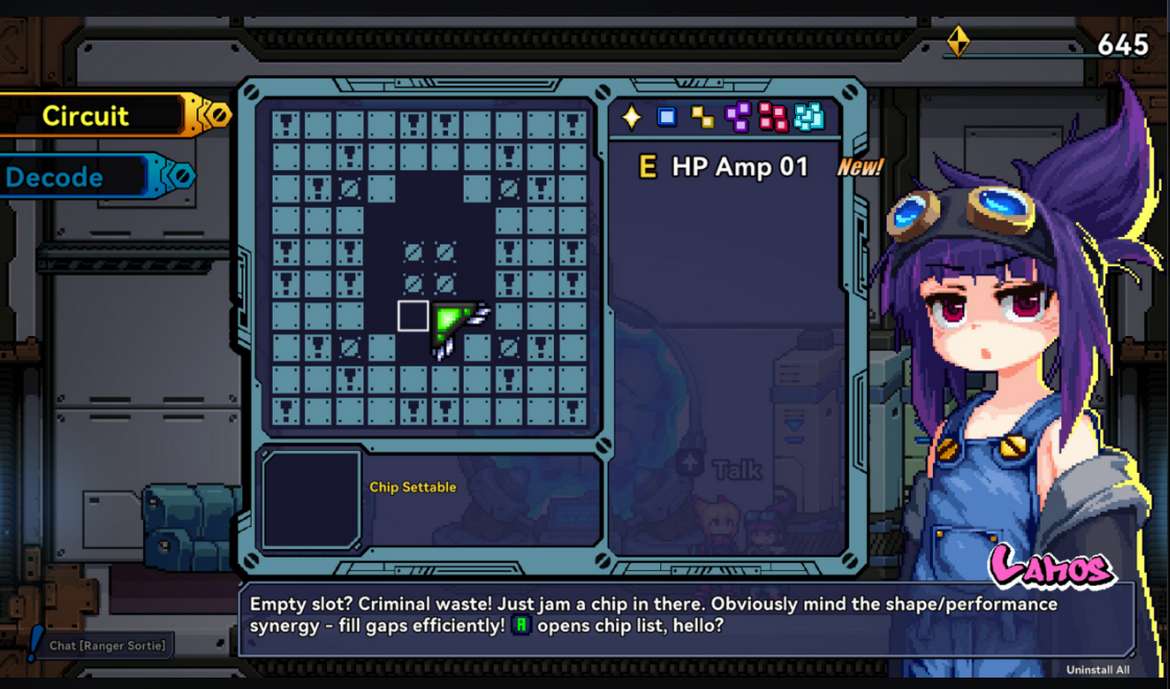
Task: Click the chip preview box beside Chip Settable
Action: click(311, 499)
